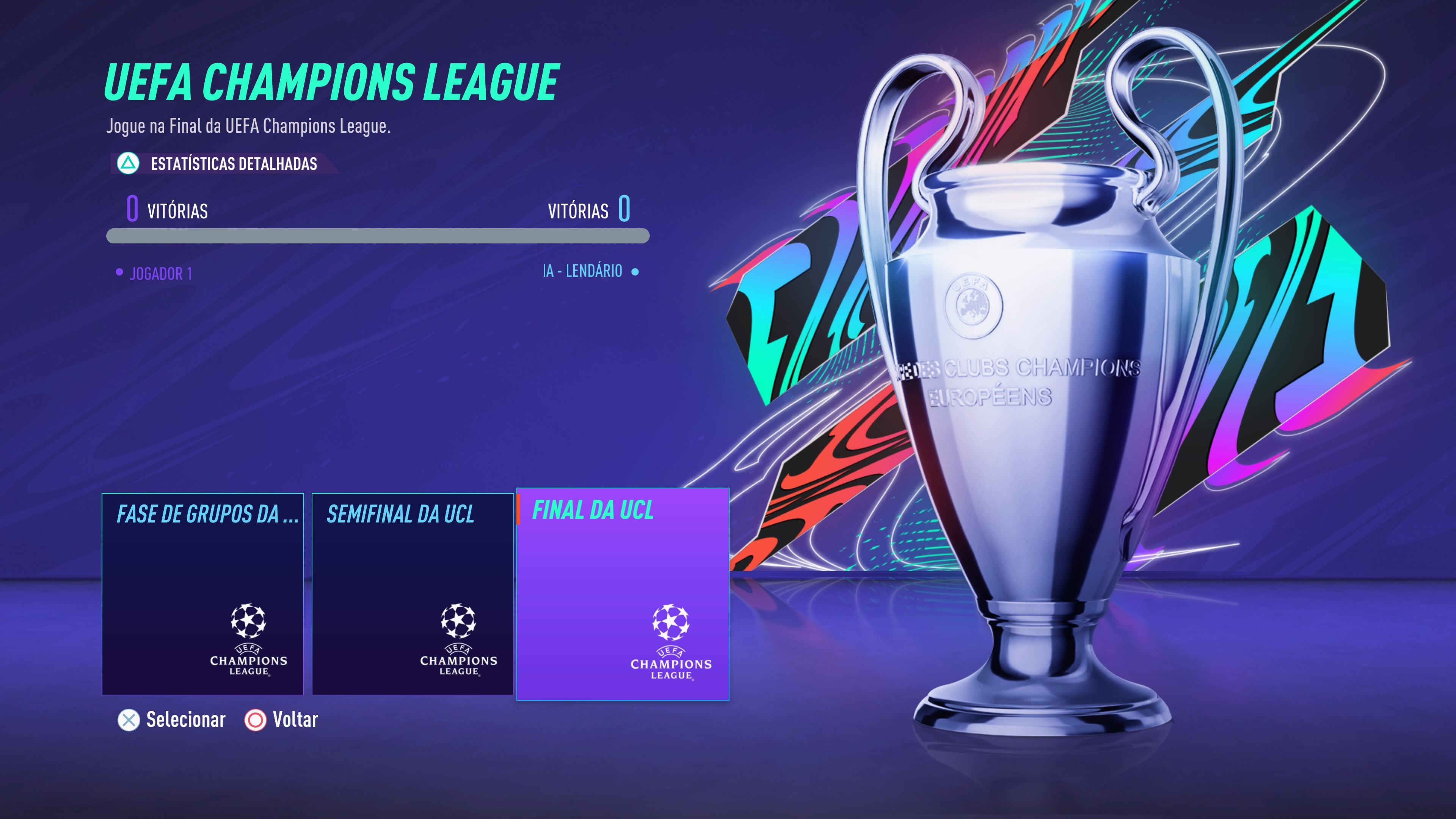Click the X button icon for Selecionar

(128, 720)
